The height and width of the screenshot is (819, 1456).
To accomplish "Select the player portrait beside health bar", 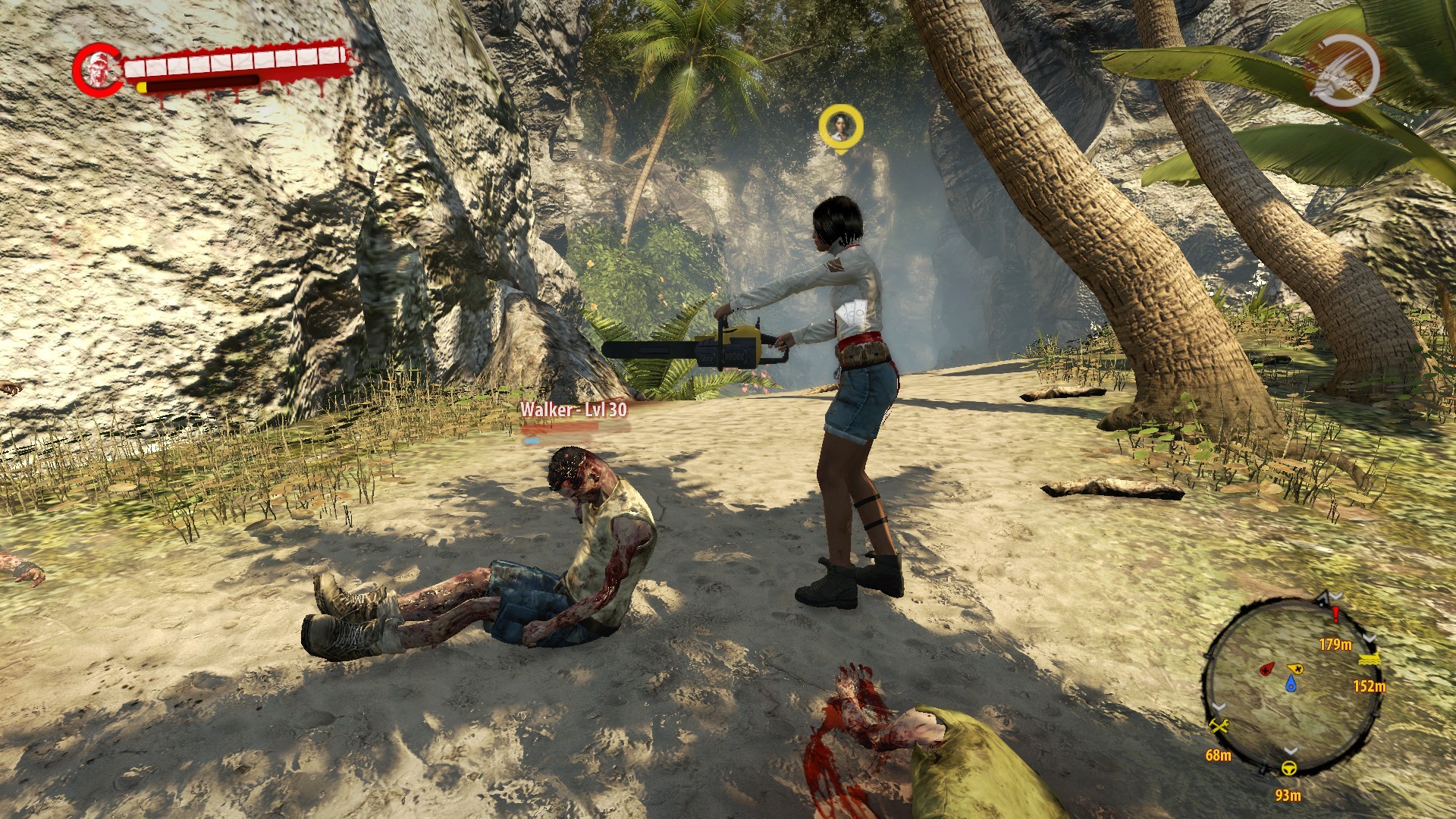I will click(x=97, y=70).
